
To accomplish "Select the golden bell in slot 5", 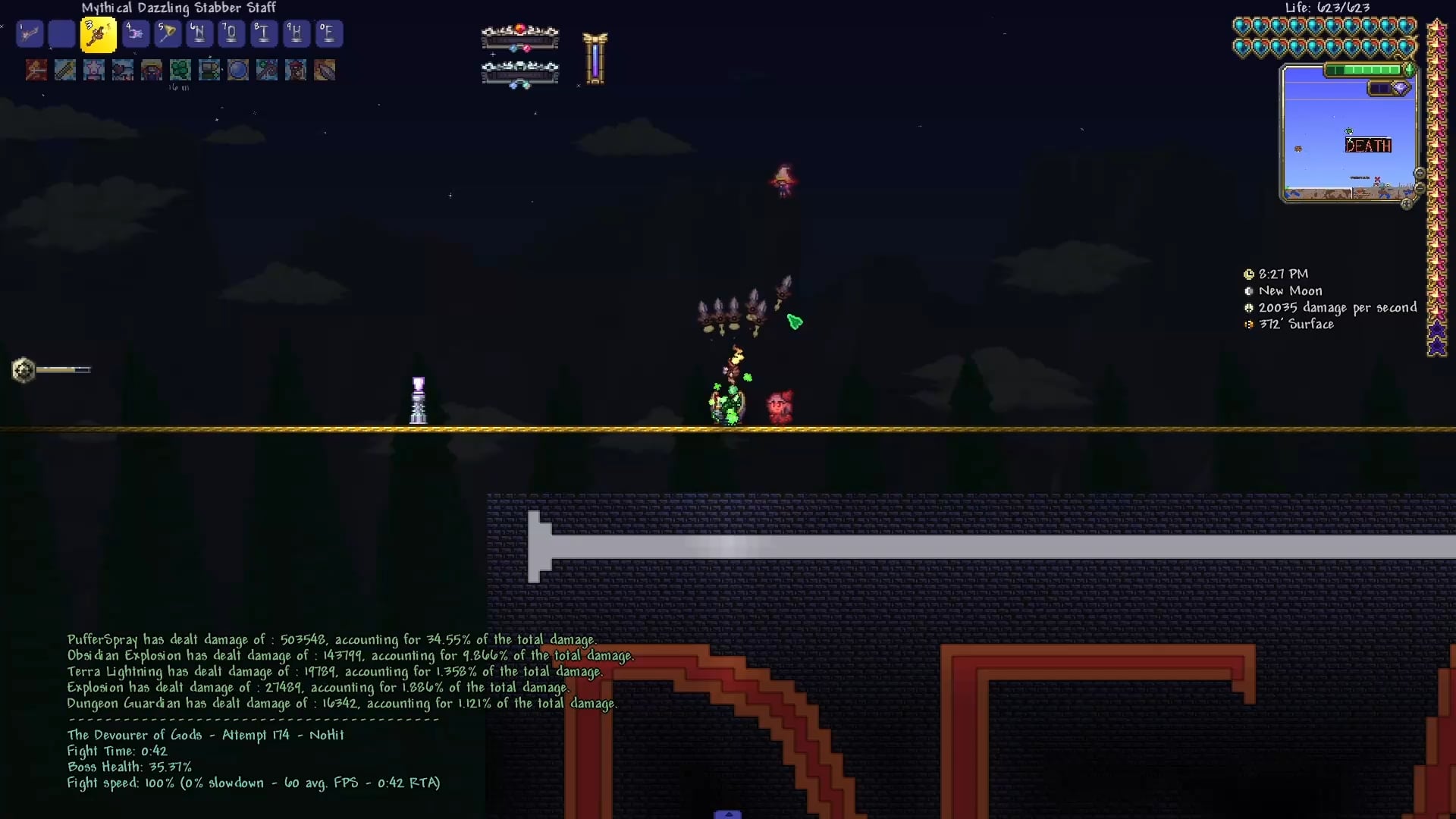I will coord(168,34).
